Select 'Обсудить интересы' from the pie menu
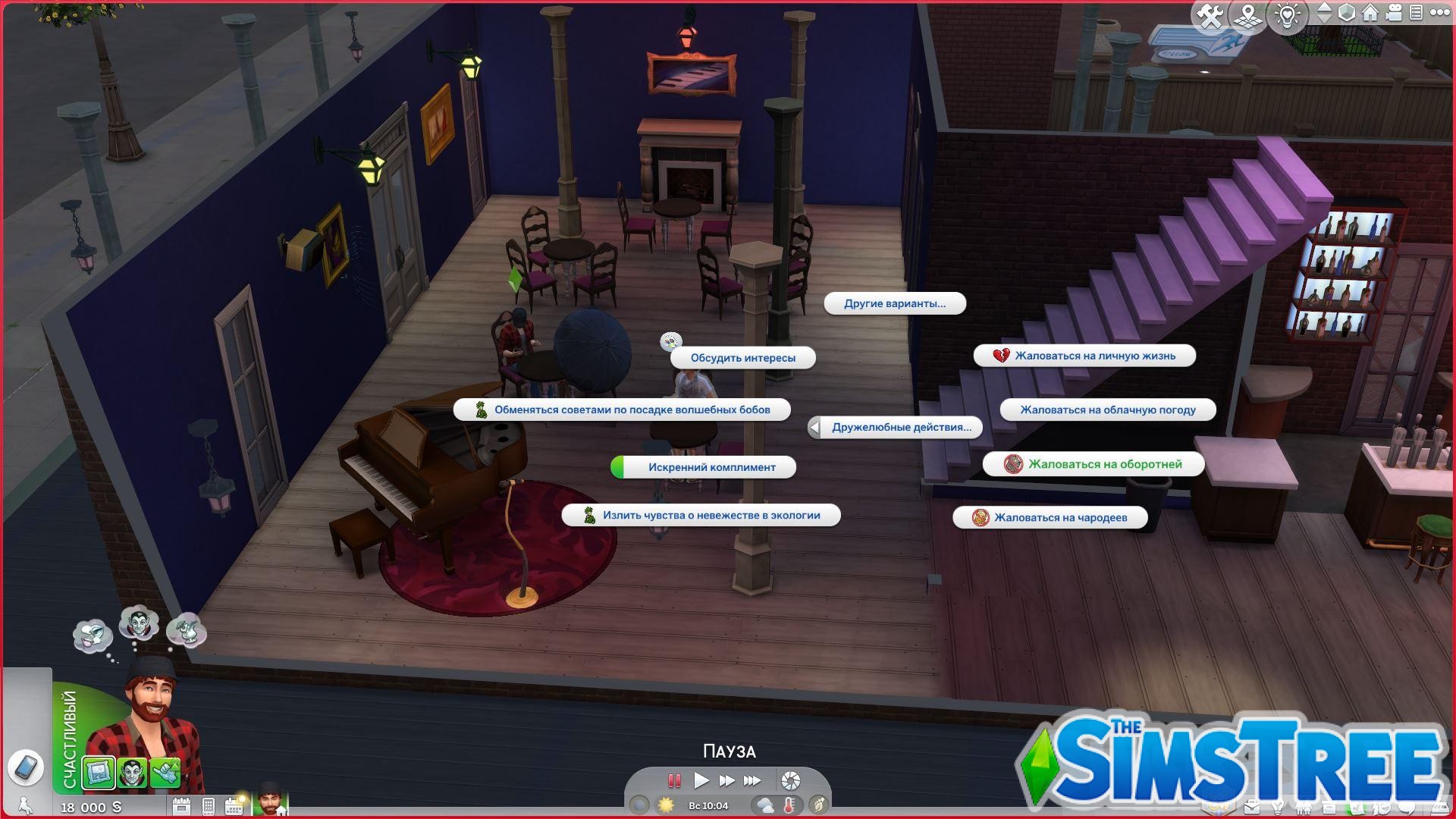Image resolution: width=1456 pixels, height=819 pixels. click(x=742, y=357)
